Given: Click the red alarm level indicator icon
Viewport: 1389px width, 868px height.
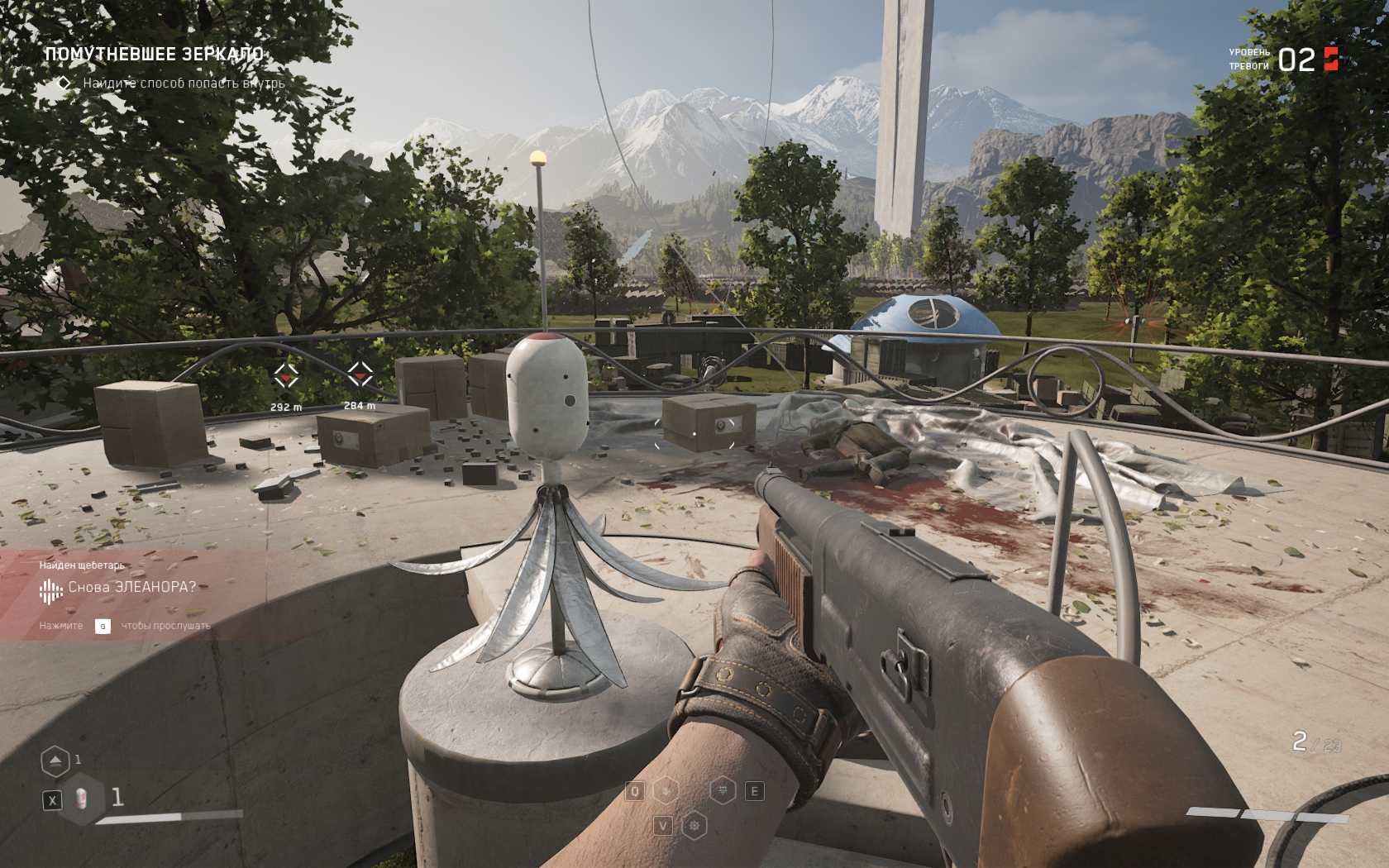Looking at the screenshot, I should 1331,59.
